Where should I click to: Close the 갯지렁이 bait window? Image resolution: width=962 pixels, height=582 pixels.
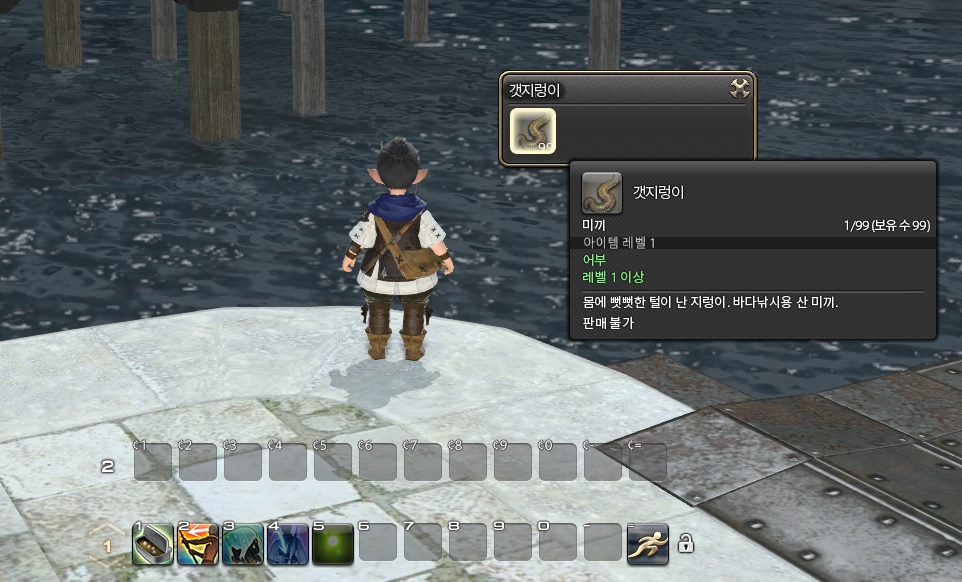740,88
